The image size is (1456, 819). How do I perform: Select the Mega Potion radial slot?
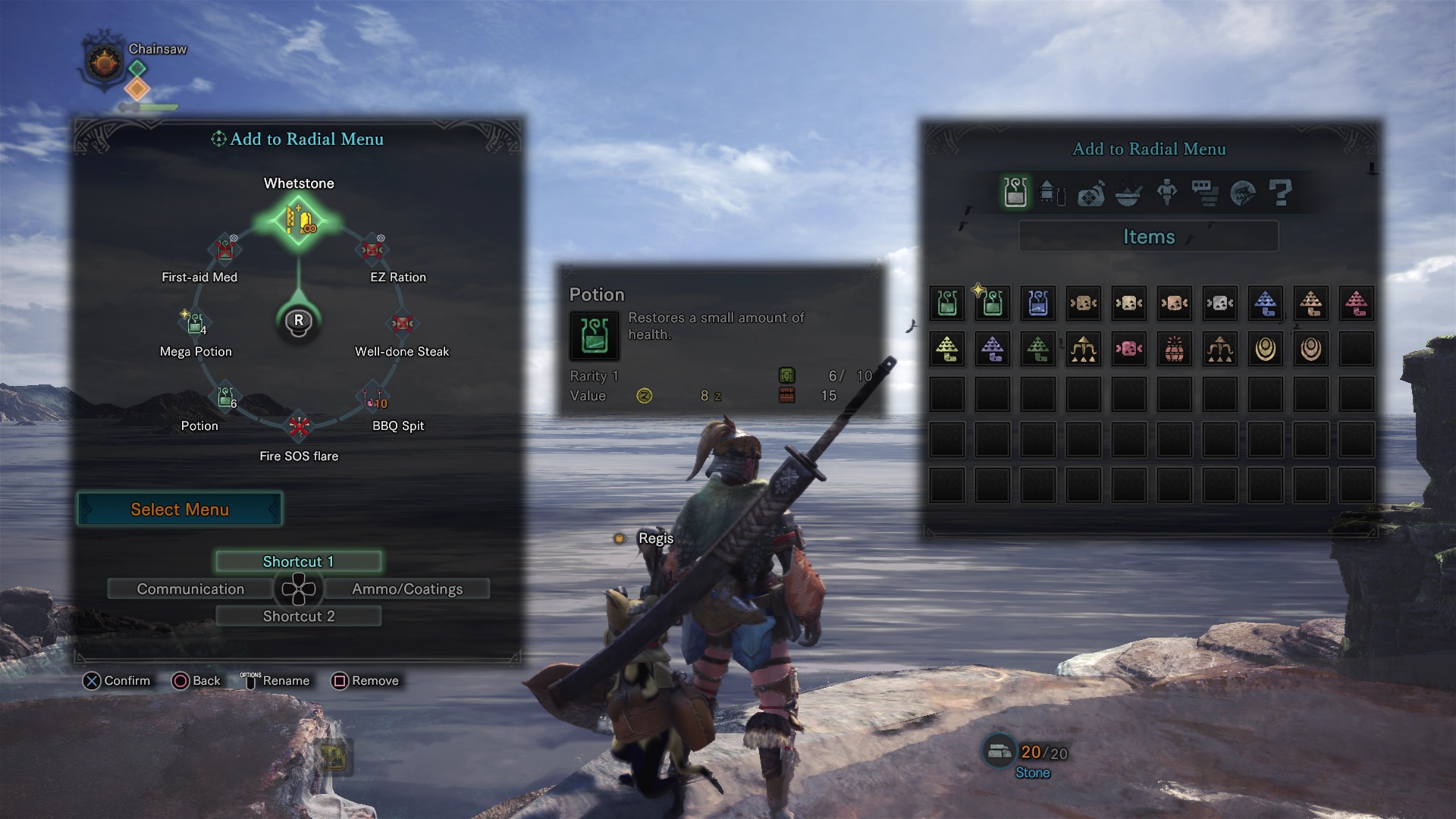195,324
